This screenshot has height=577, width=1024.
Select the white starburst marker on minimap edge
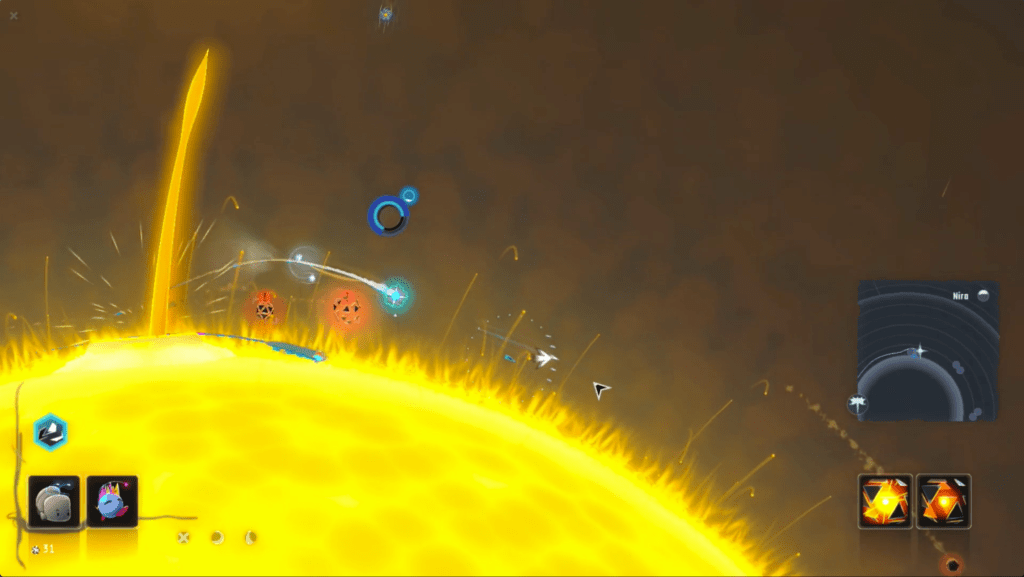coord(858,404)
